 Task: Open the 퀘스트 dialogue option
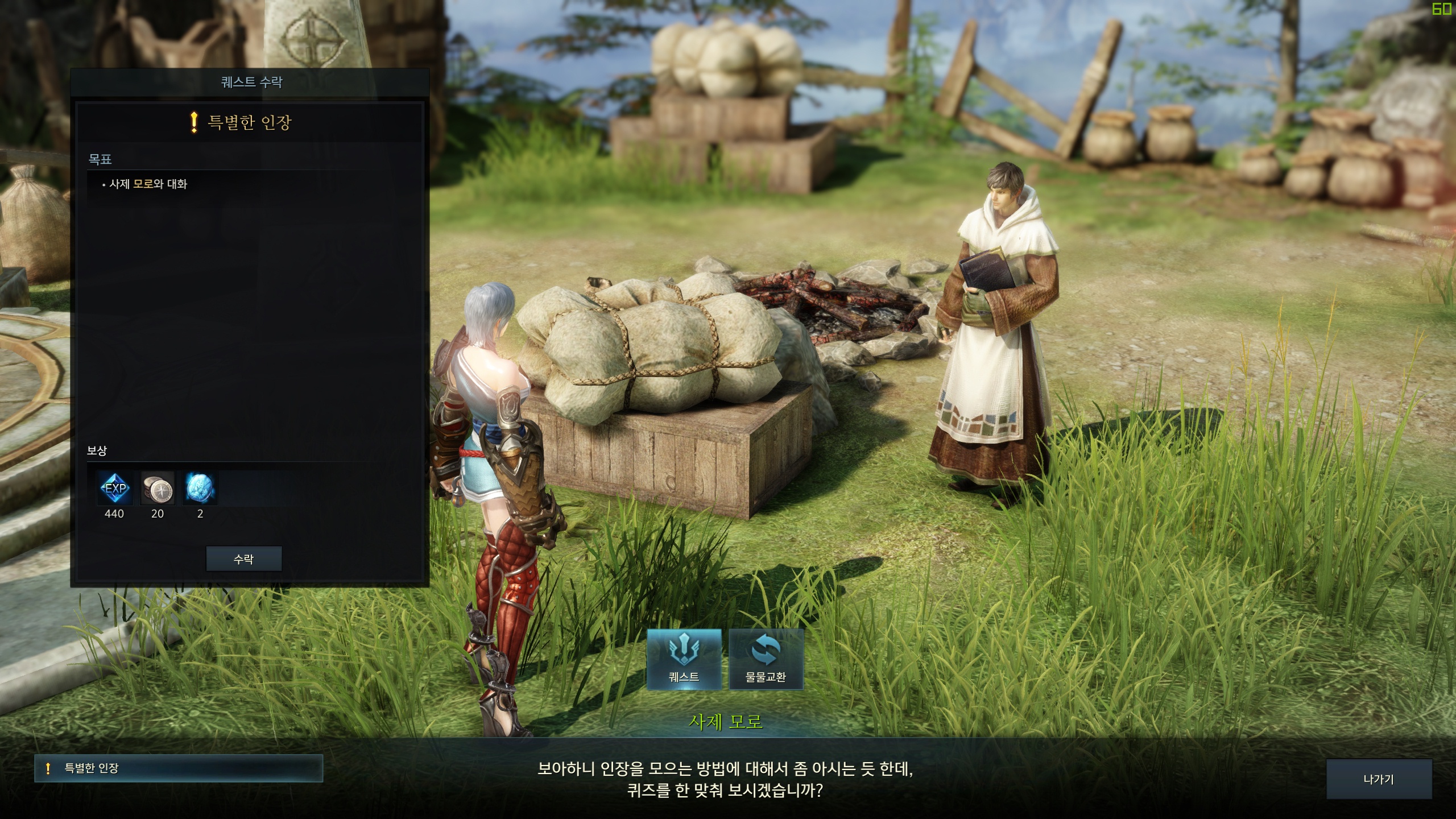coord(684,659)
